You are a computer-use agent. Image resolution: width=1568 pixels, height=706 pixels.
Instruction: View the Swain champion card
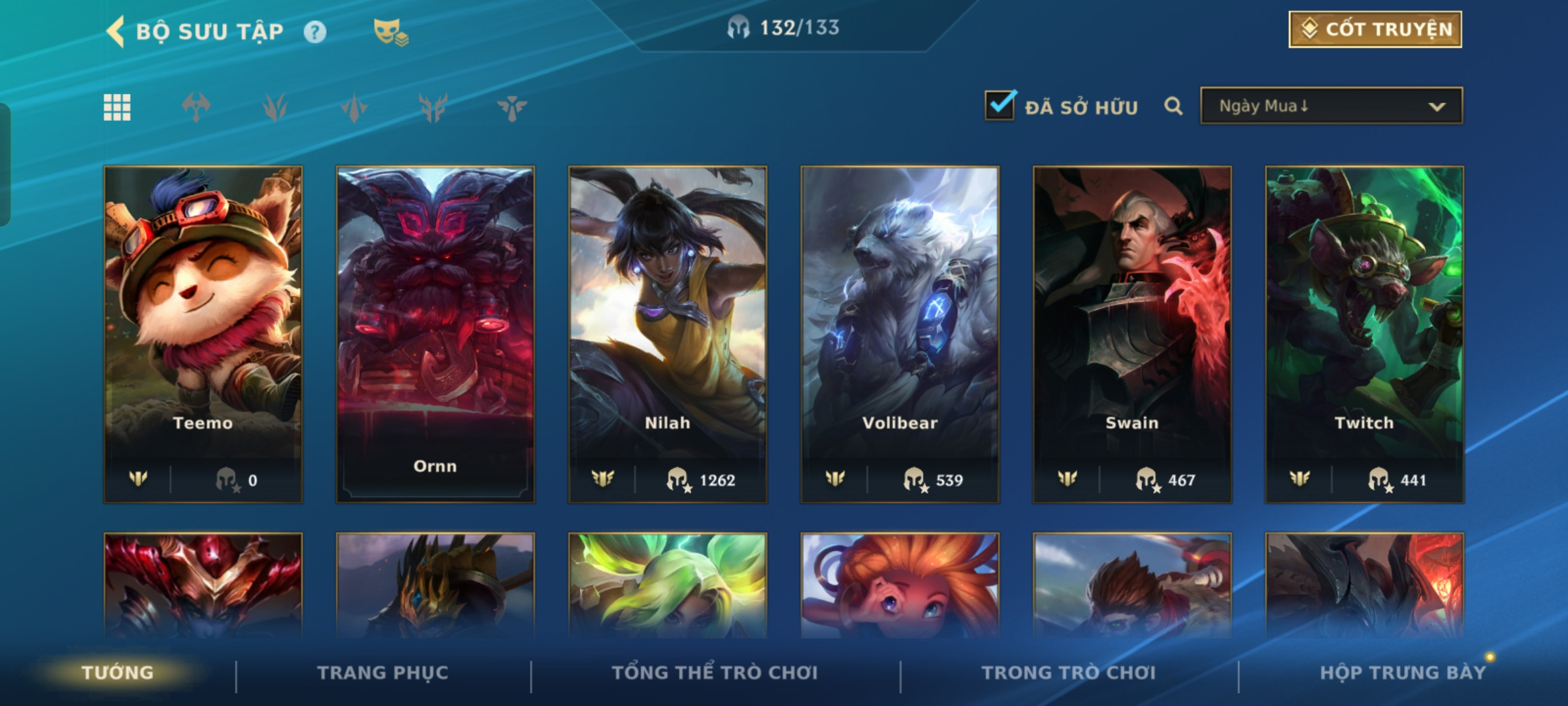(1132, 333)
